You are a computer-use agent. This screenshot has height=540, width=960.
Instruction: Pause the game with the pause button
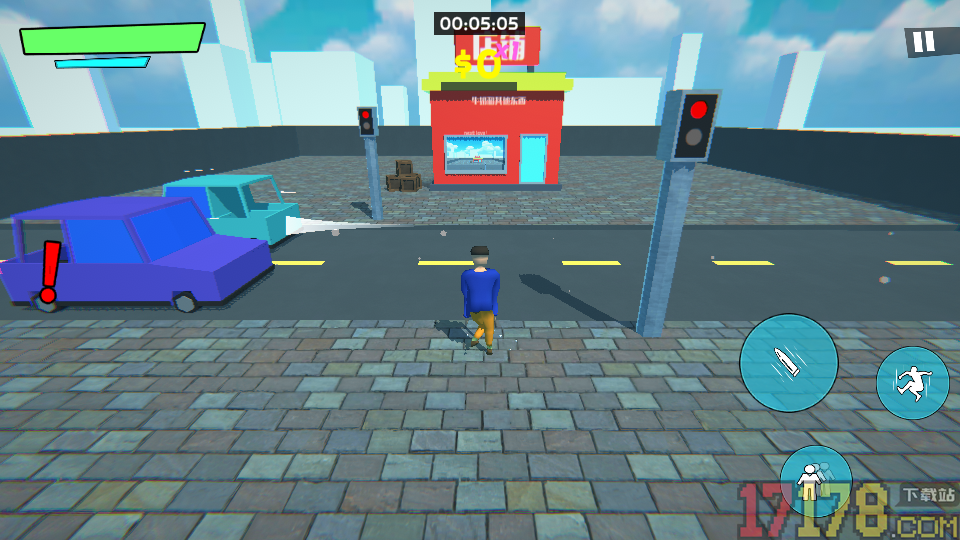pos(924,42)
